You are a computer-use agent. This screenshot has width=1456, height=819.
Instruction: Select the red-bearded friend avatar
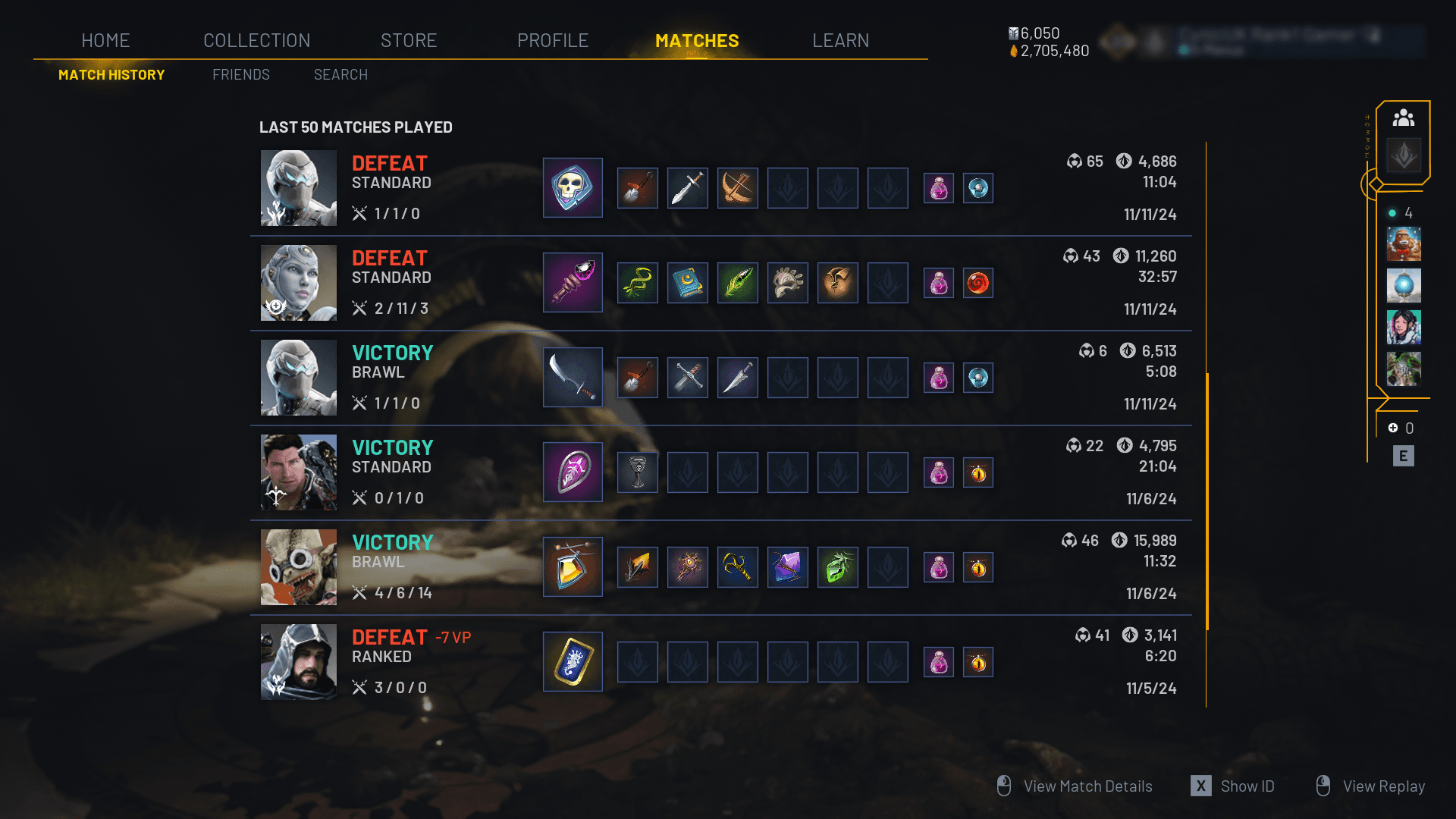[1403, 244]
